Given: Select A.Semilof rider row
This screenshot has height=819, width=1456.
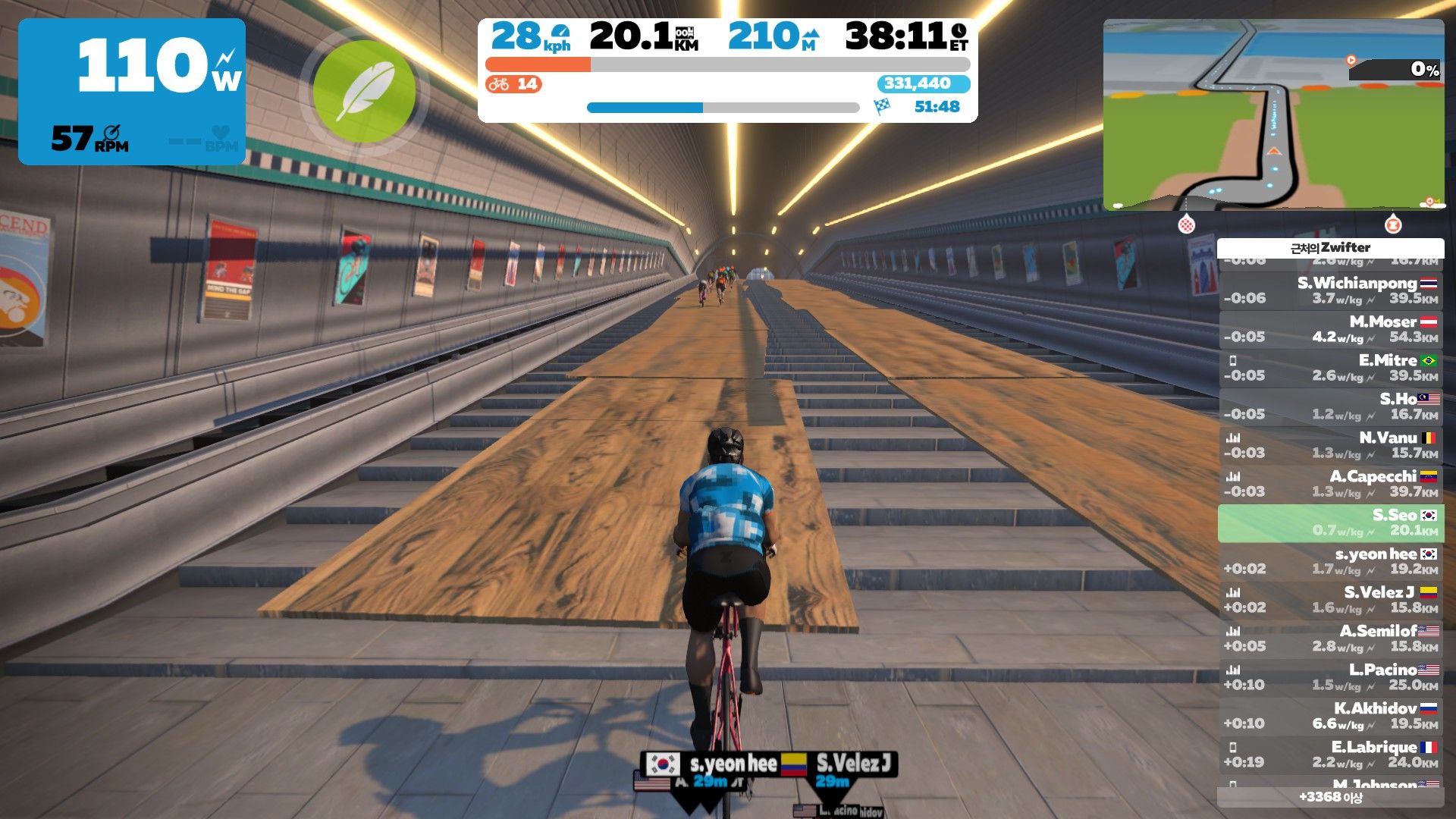Looking at the screenshot, I should [x=1331, y=639].
